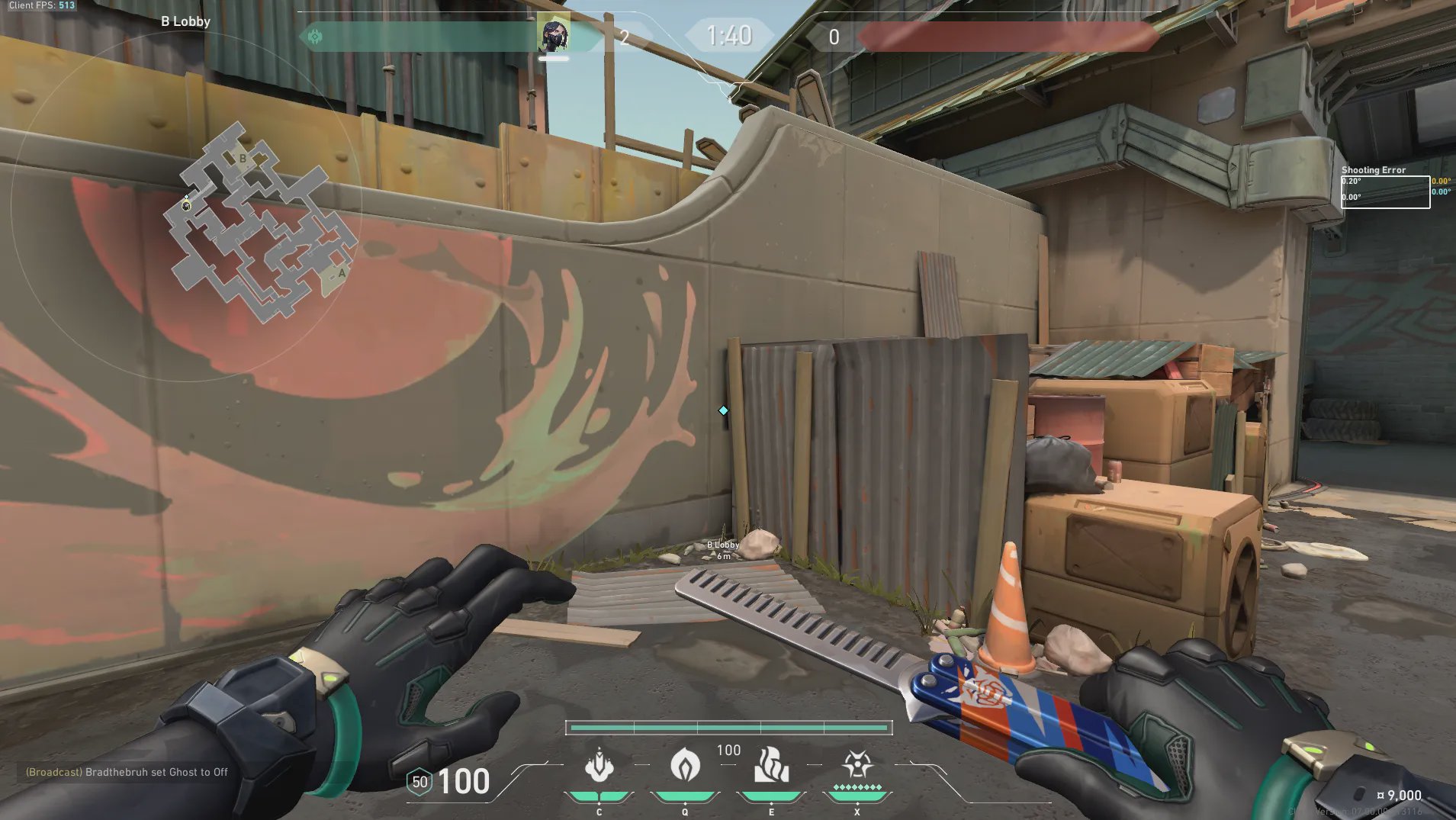This screenshot has height=820, width=1456.
Task: Click the circular minimap of the map
Action: point(185,206)
